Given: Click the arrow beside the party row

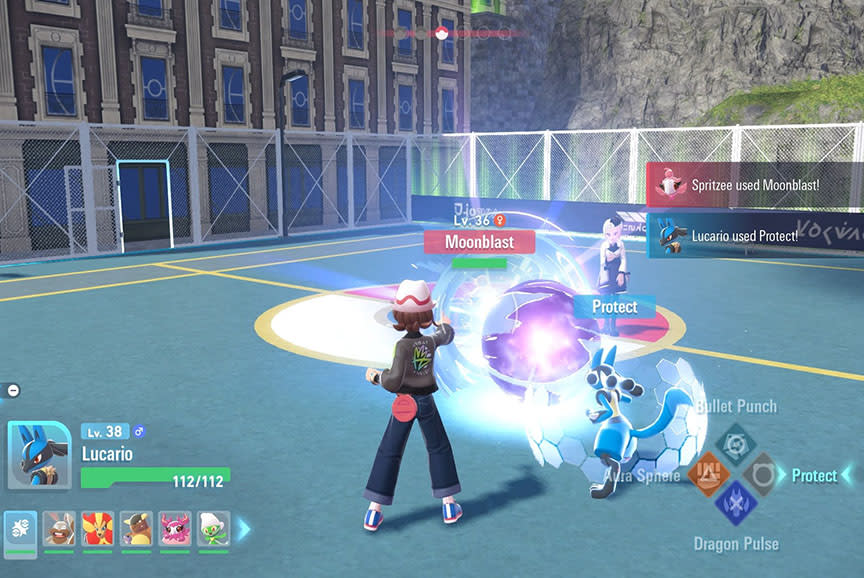Looking at the screenshot, I should 244,528.
